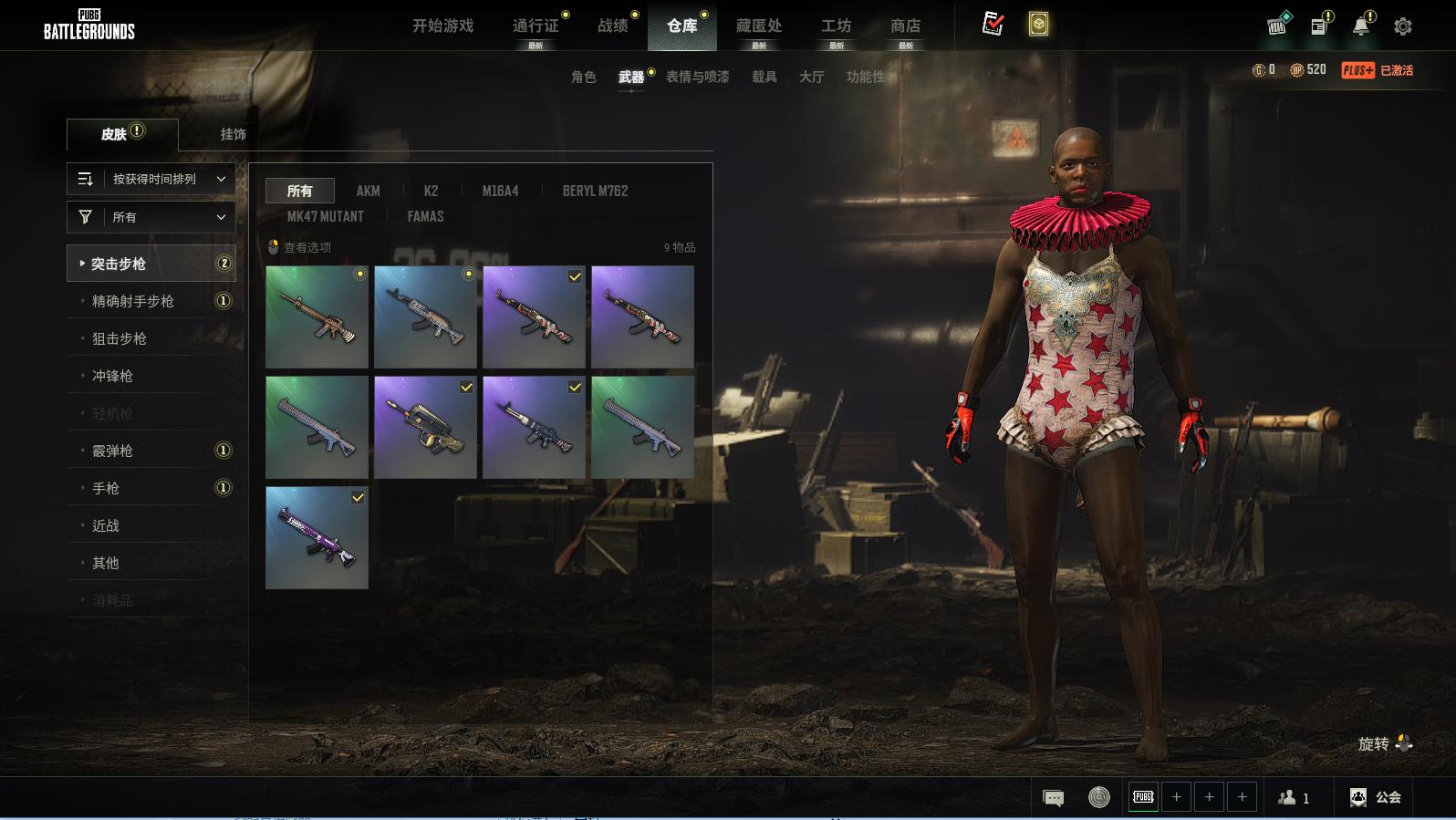Select the 冲锋枪 submachine gun category
This screenshot has width=1456, height=820.
pyautogui.click(x=112, y=376)
